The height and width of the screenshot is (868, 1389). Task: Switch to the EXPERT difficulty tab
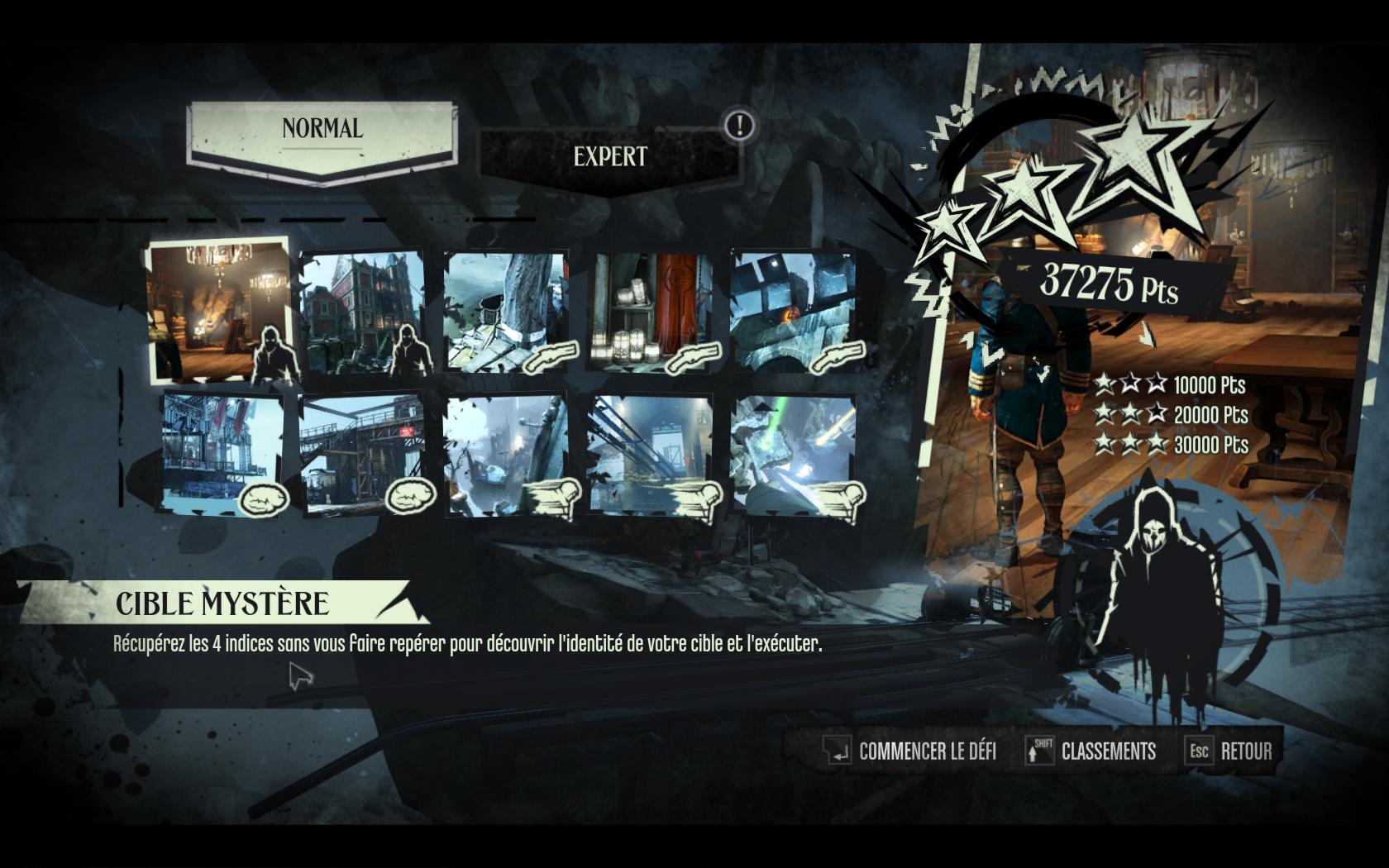[x=609, y=157]
